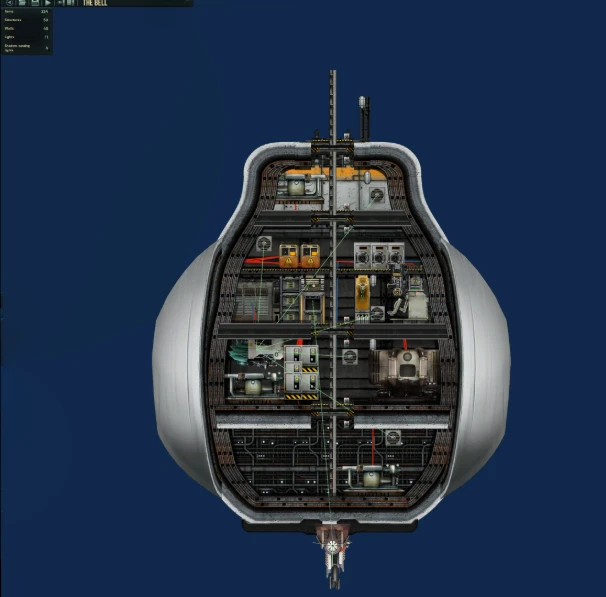This screenshot has height=597, width=606.
Task: Save the submarine with the floppy disk icon
Action: click(34, 4)
